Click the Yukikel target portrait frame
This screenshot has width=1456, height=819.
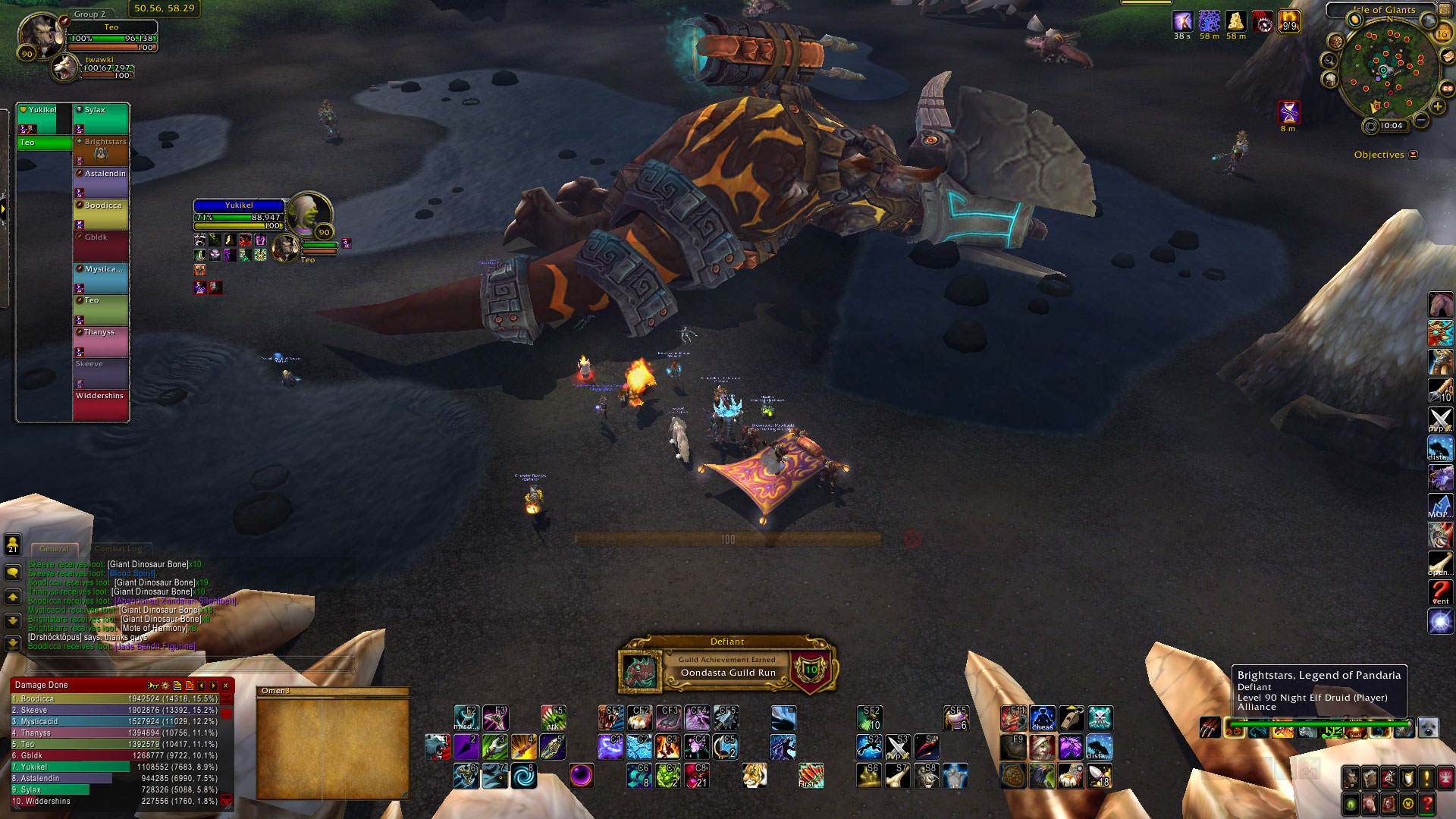tap(310, 213)
